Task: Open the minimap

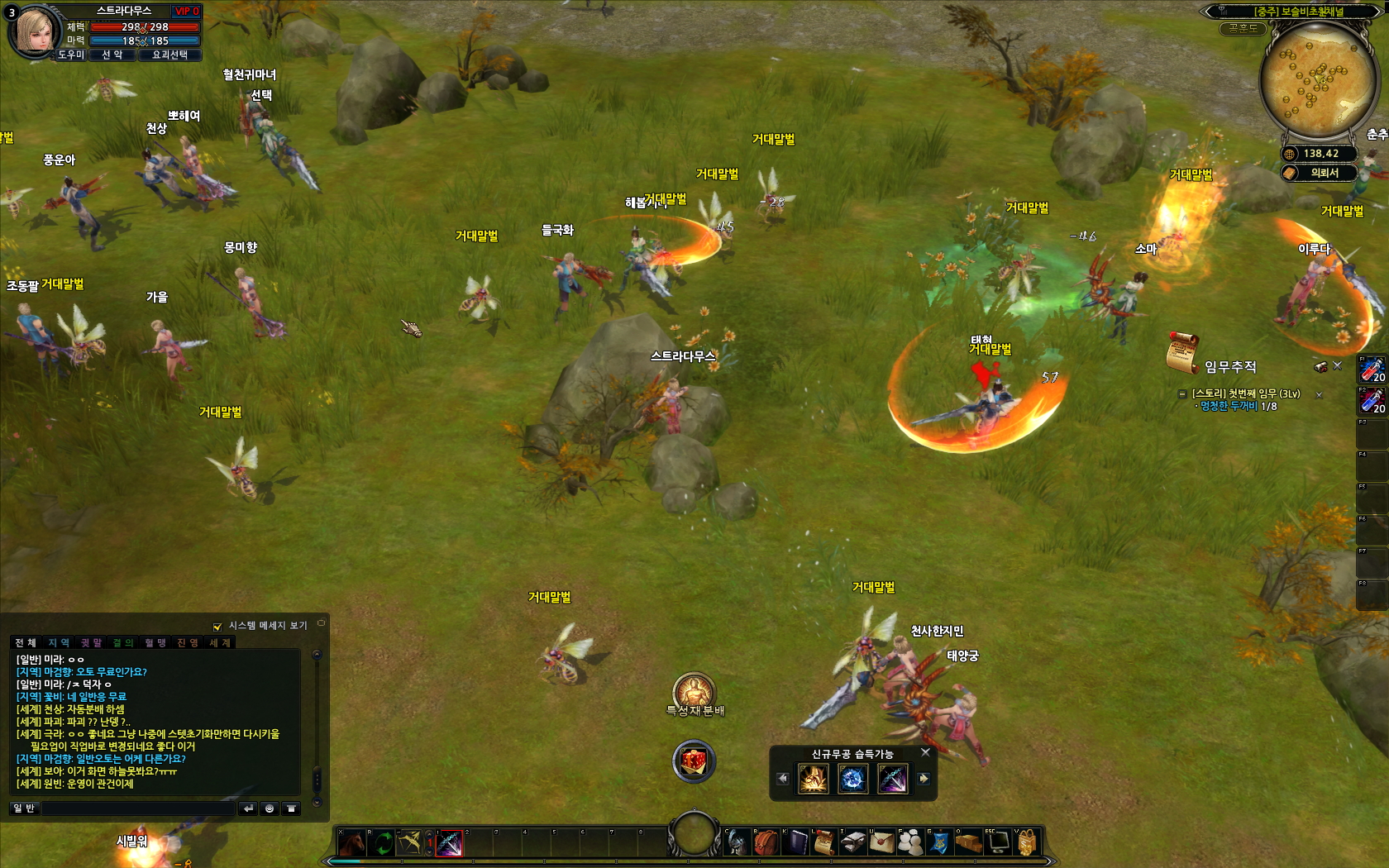Action: click(x=1313, y=80)
